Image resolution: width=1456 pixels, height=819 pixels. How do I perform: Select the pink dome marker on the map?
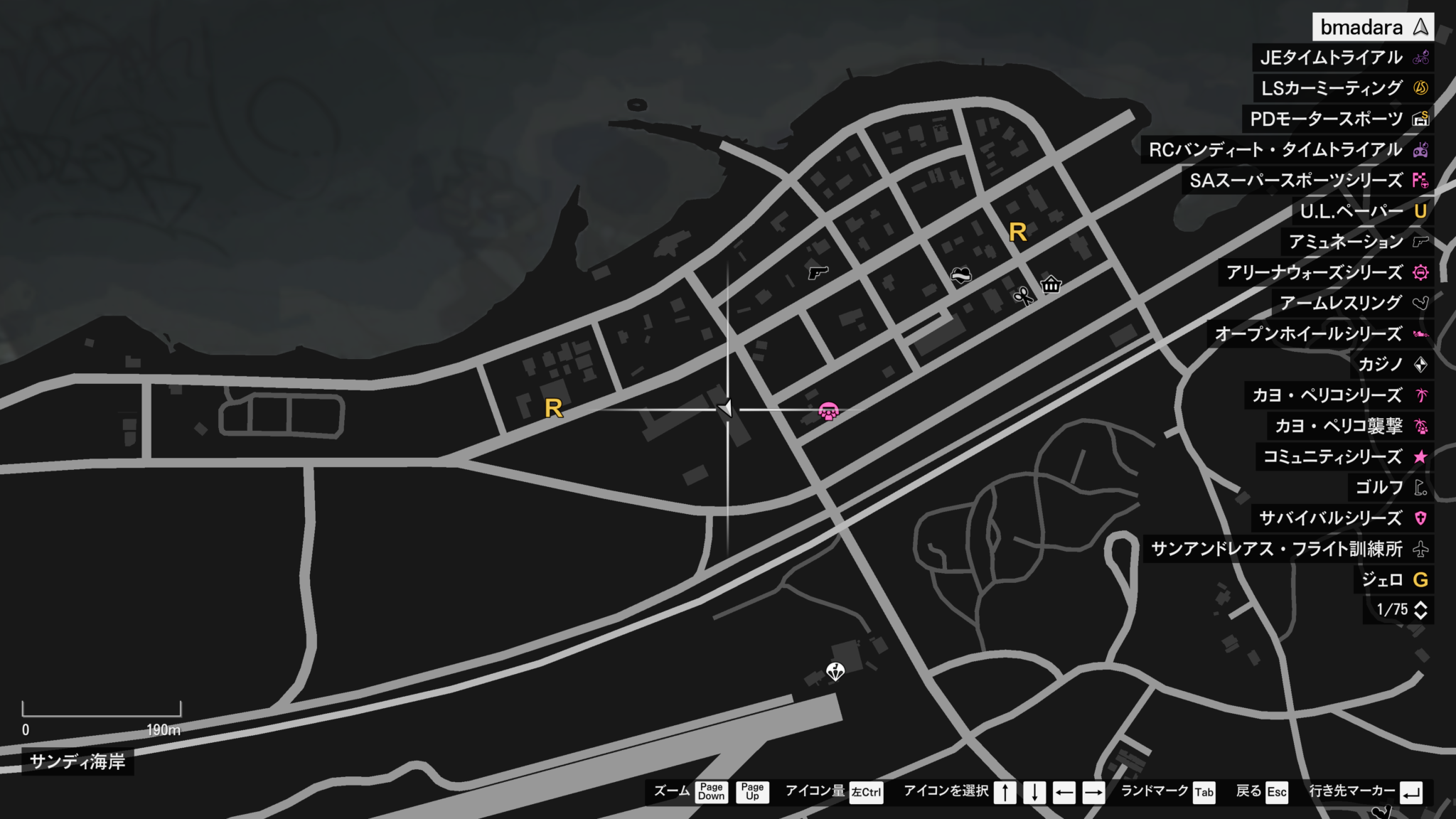pos(828,411)
